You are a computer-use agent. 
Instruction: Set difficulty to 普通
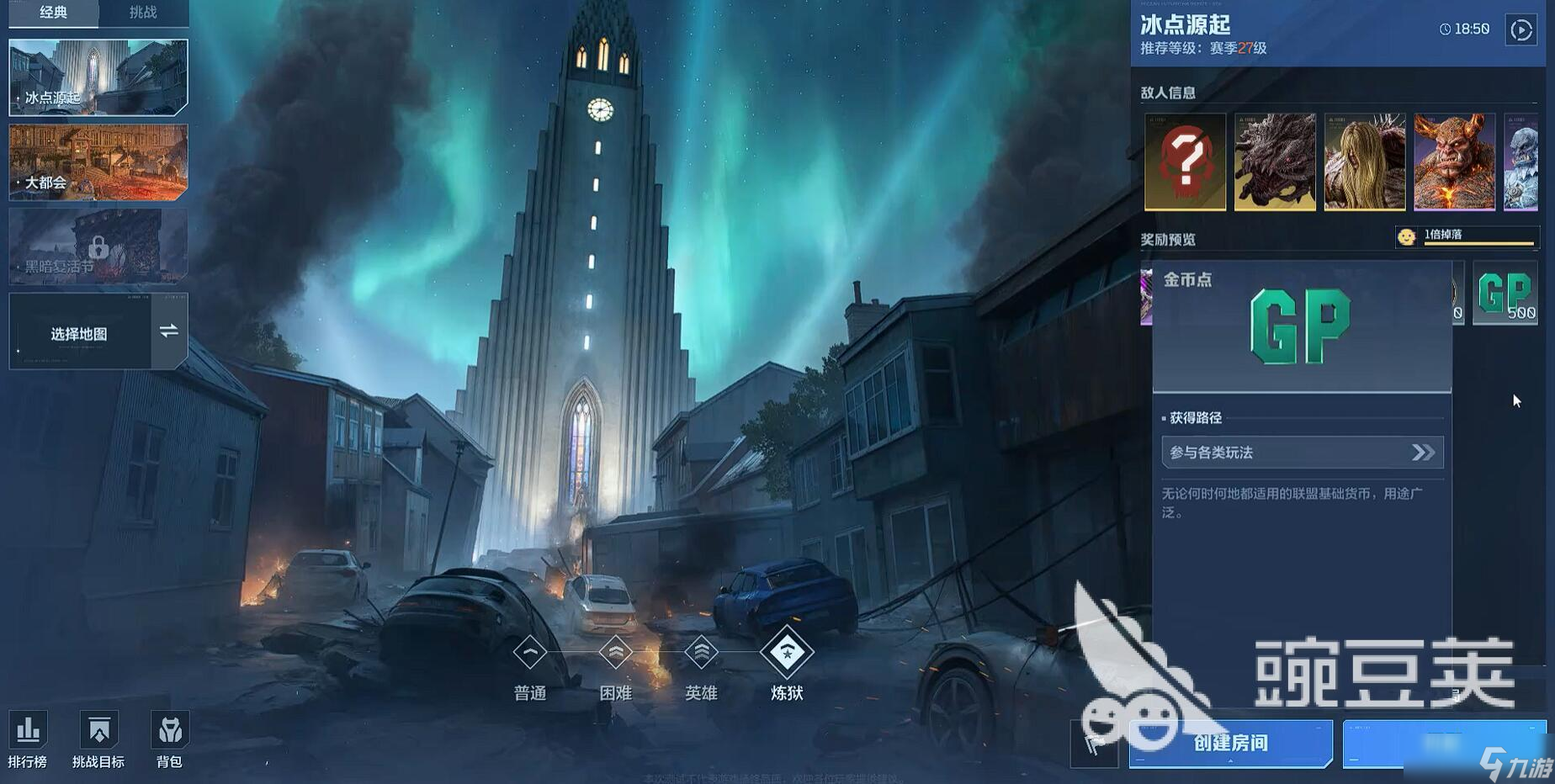point(530,653)
